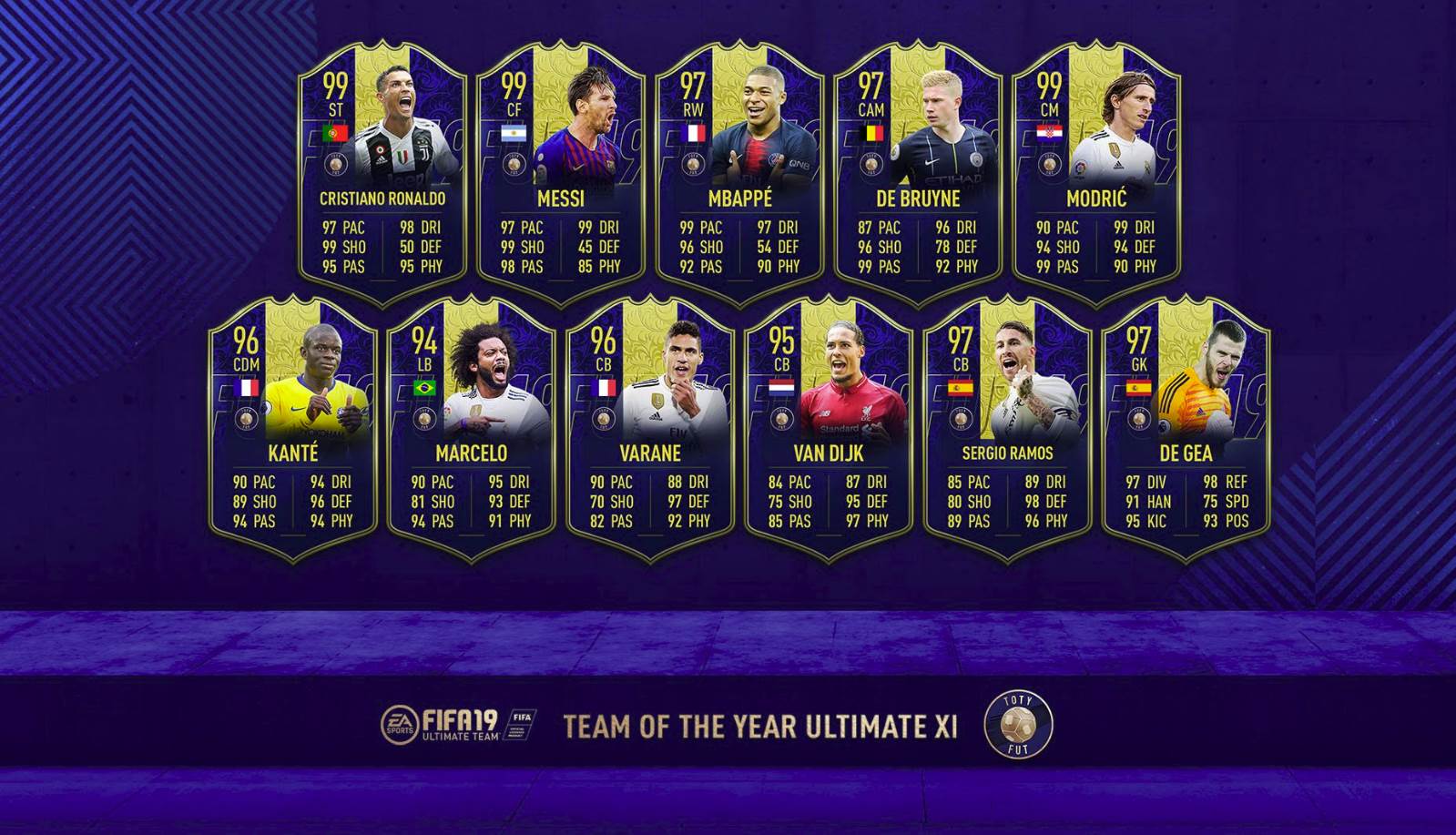
Task: Choose the Modrić 99 CM card
Action: click(1096, 173)
